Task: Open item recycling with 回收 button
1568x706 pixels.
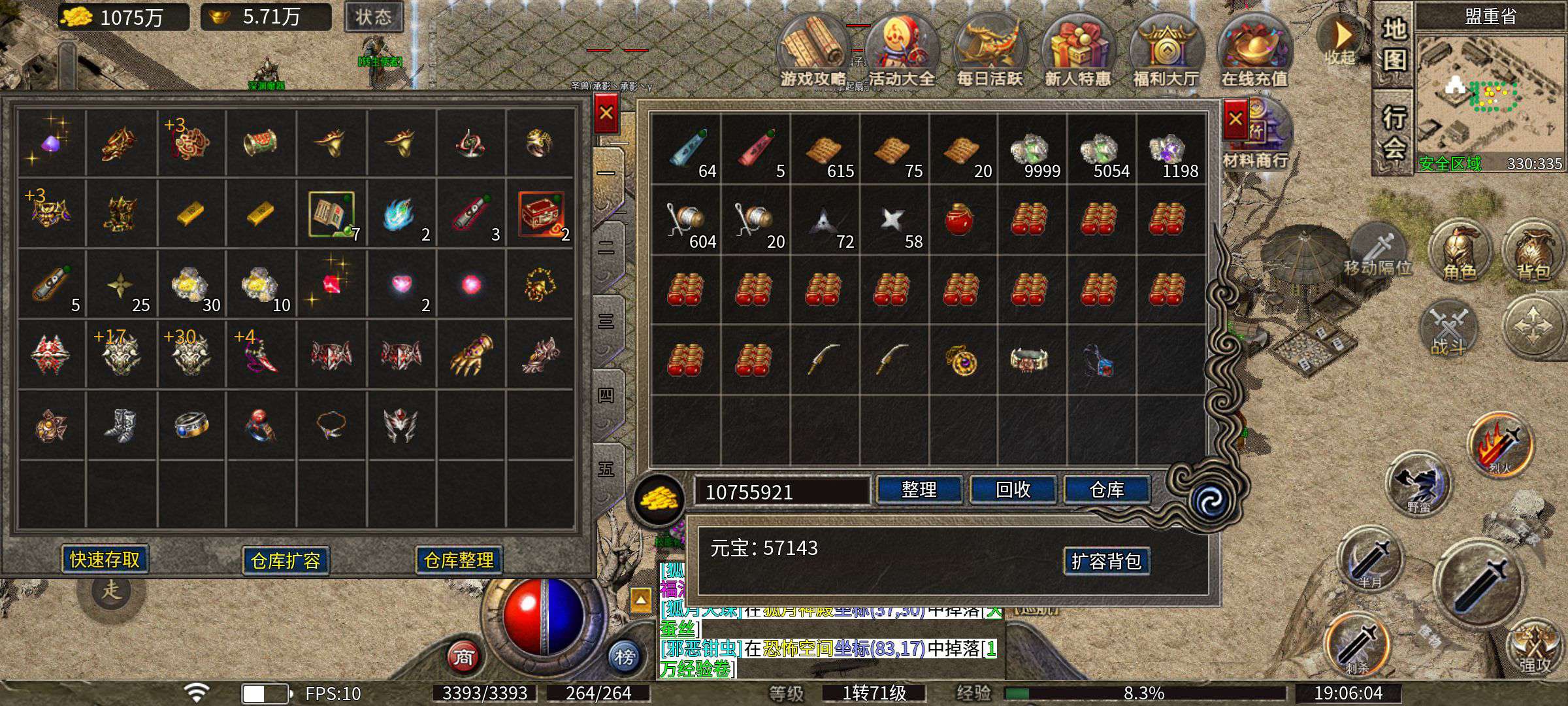Action: point(1013,490)
